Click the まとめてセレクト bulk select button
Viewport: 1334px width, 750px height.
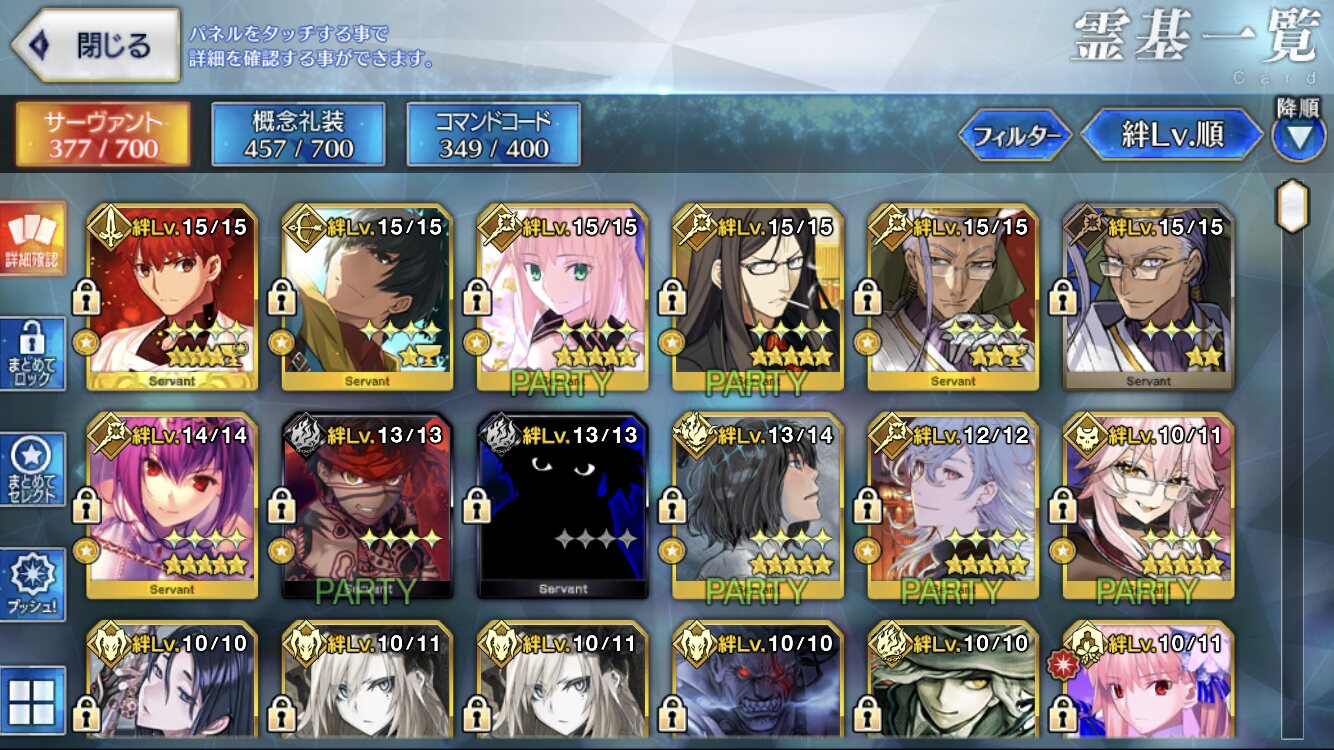point(32,470)
